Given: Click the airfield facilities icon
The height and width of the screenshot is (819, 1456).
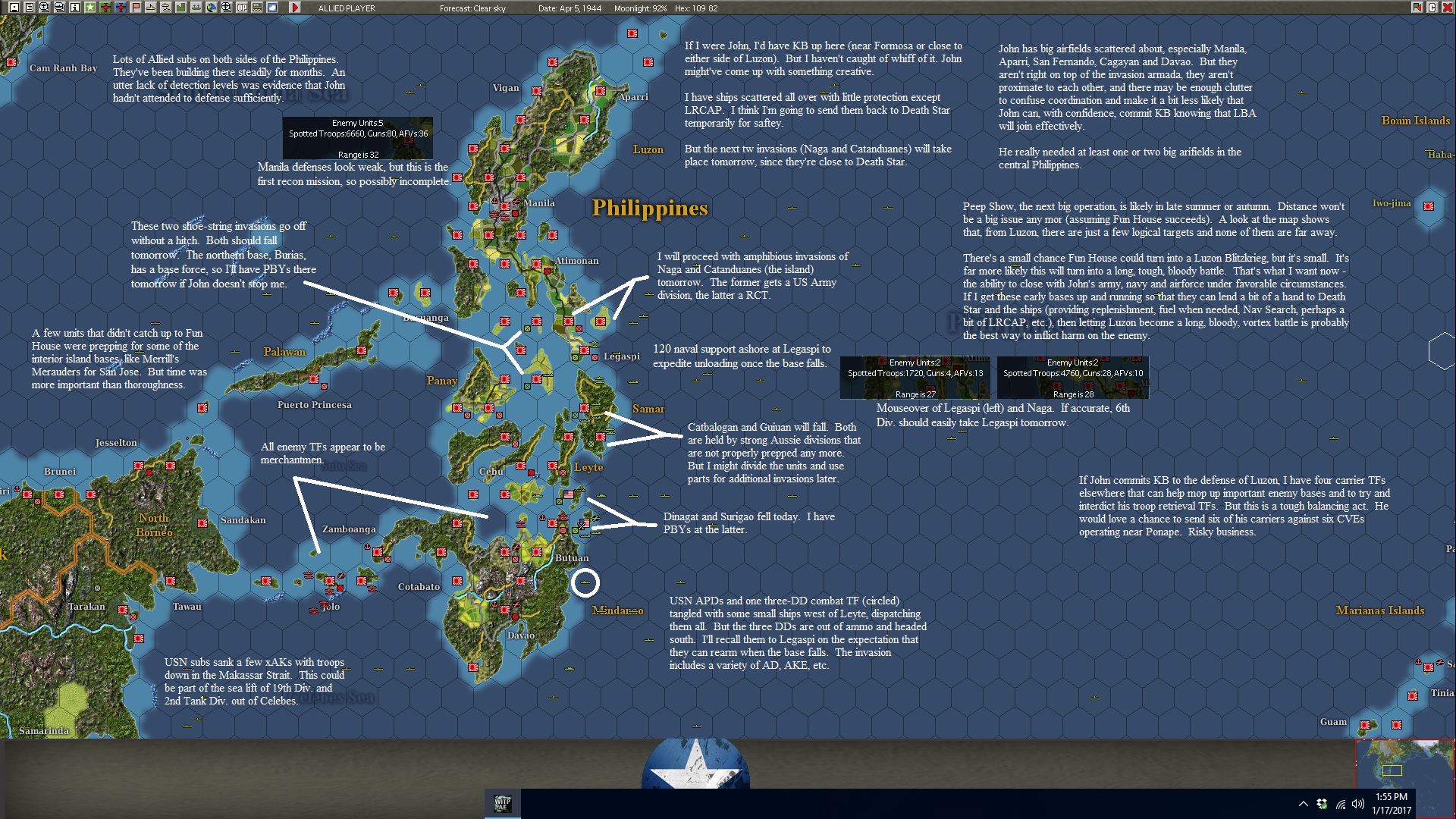Looking at the screenshot, I should tap(196, 7).
